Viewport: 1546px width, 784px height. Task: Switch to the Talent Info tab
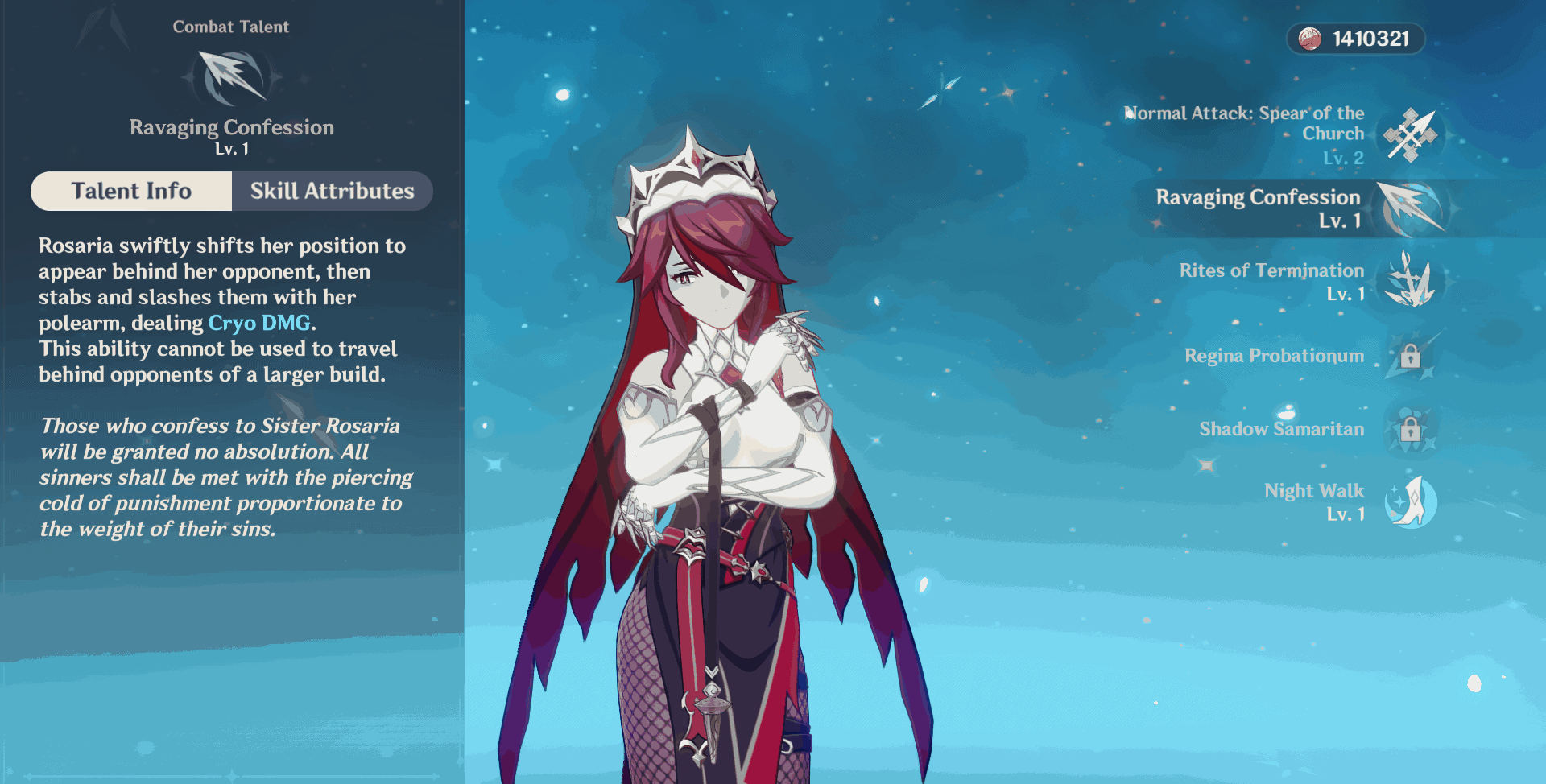point(131,191)
